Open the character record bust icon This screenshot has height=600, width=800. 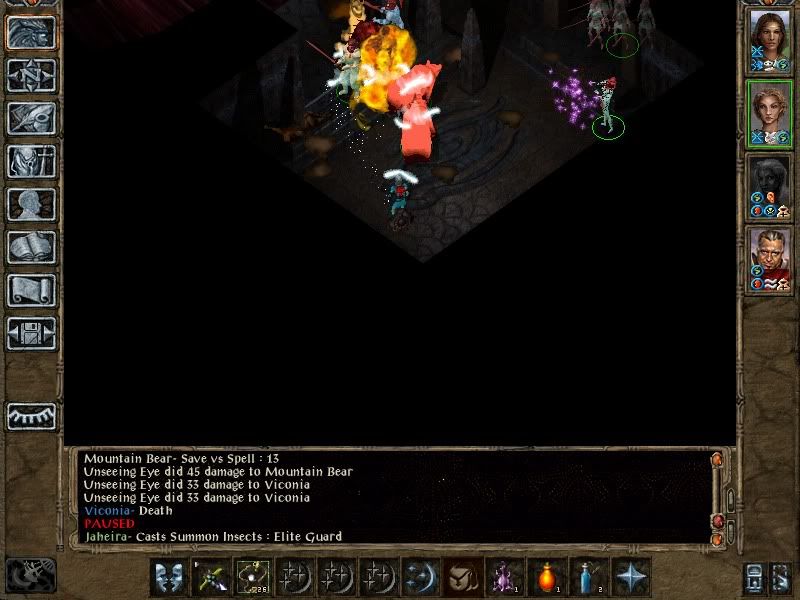(31, 204)
